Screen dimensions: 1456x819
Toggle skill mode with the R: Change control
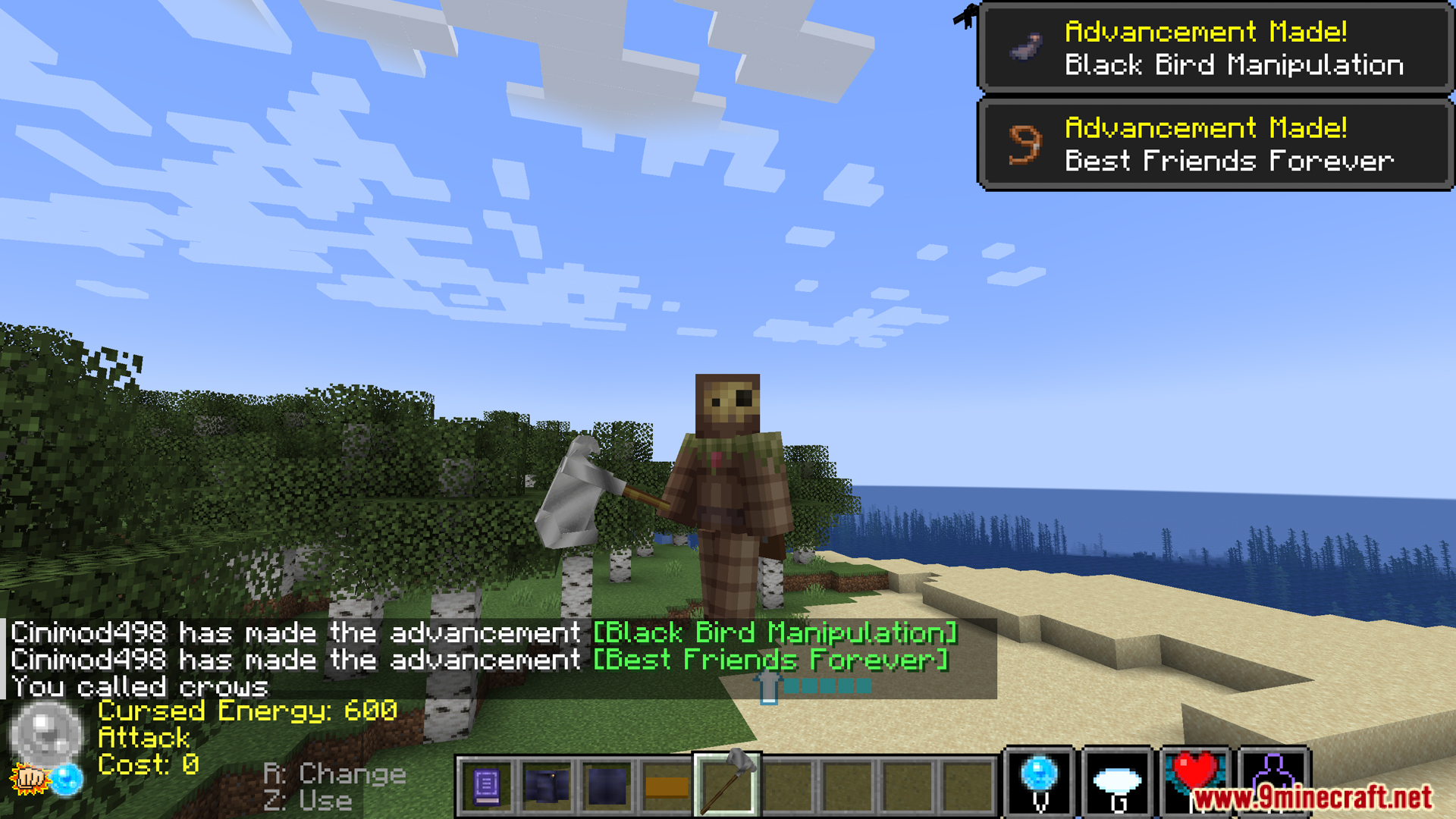pos(332,773)
